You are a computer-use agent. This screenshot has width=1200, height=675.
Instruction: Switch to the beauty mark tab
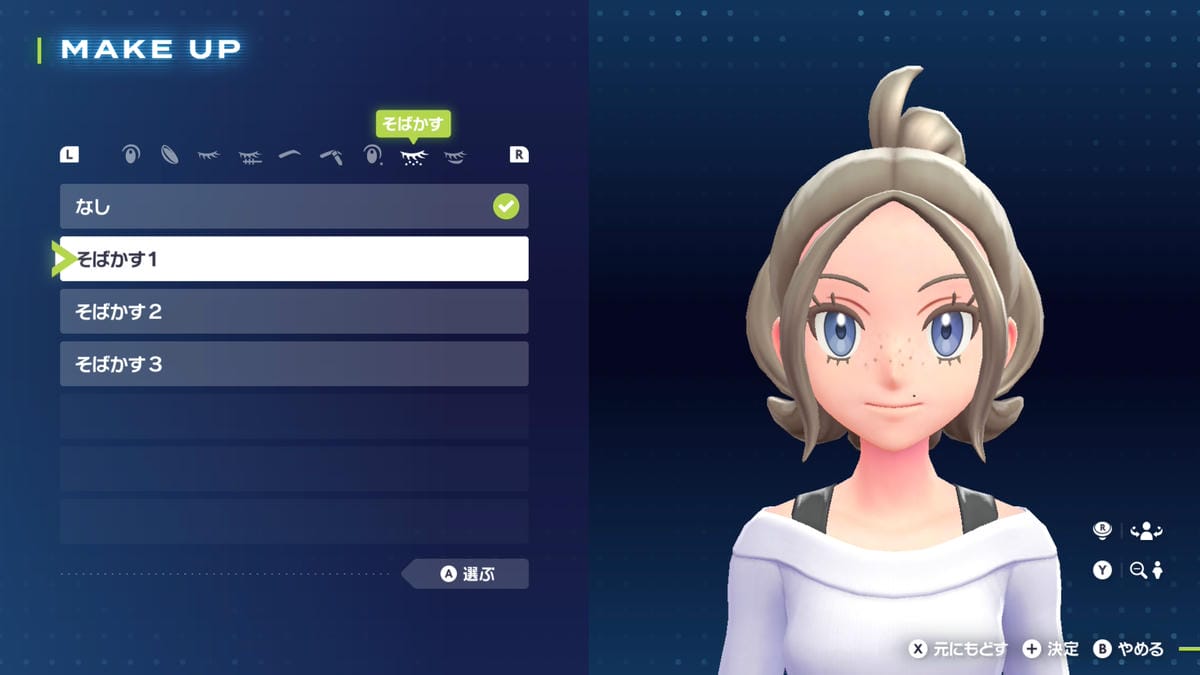tap(373, 155)
